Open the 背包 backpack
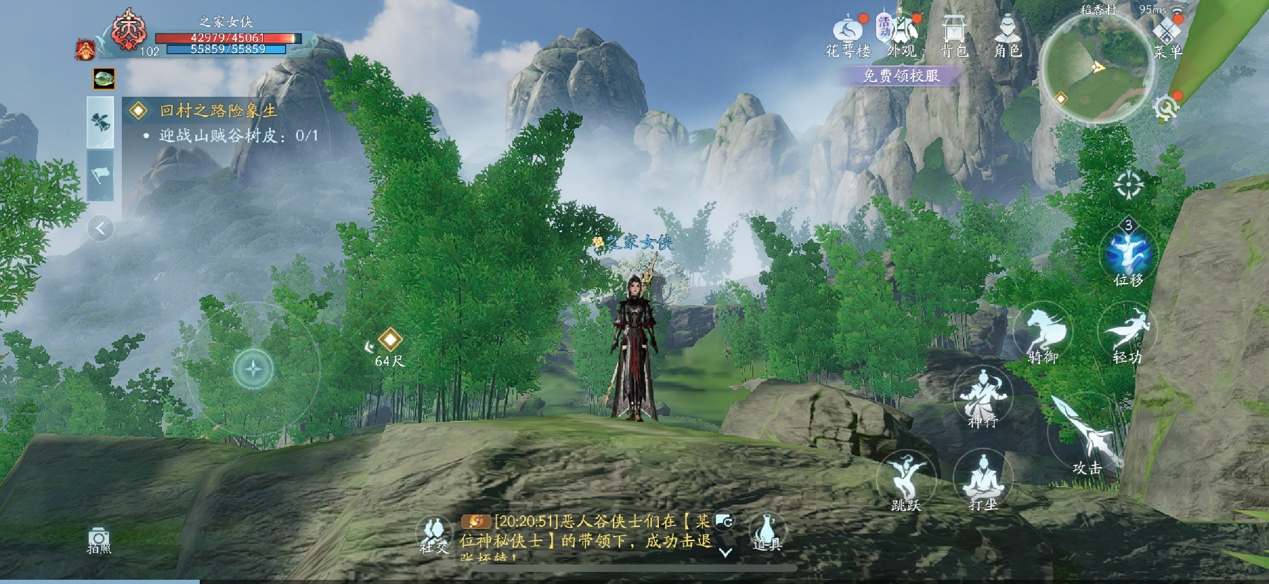The width and height of the screenshot is (1269, 584). (x=955, y=32)
